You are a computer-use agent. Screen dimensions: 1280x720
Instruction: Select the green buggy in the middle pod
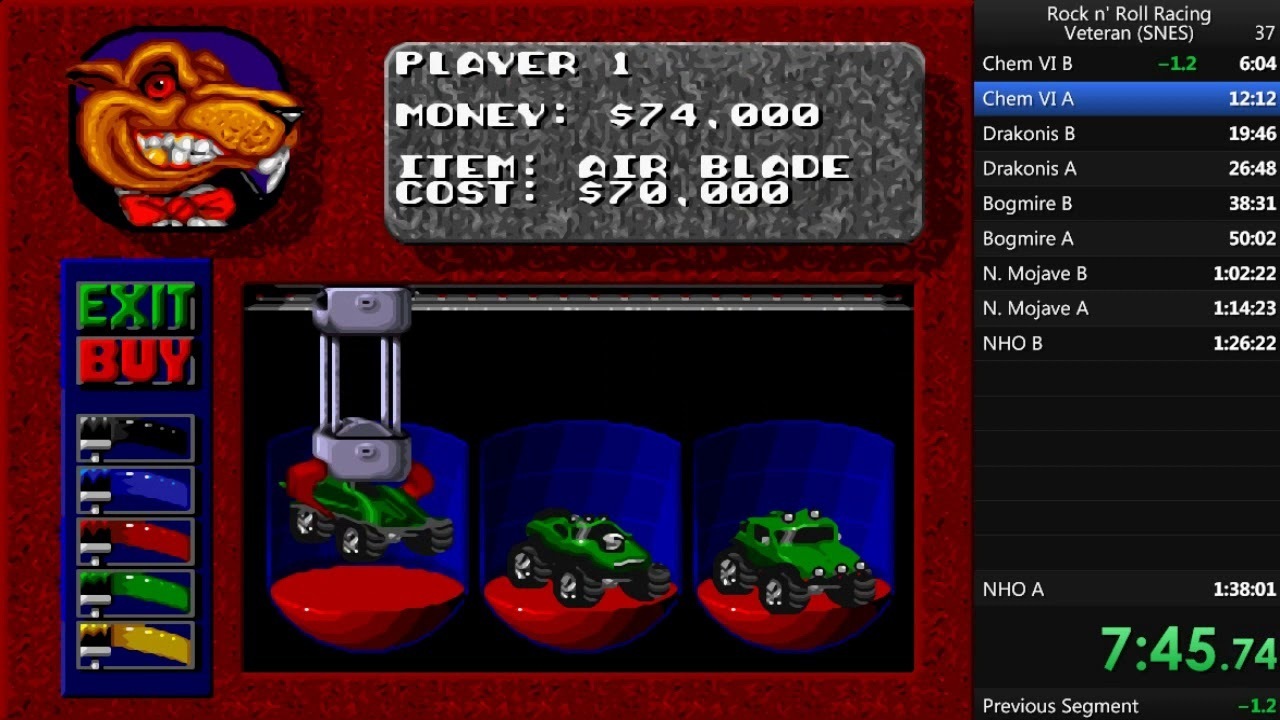pos(580,555)
